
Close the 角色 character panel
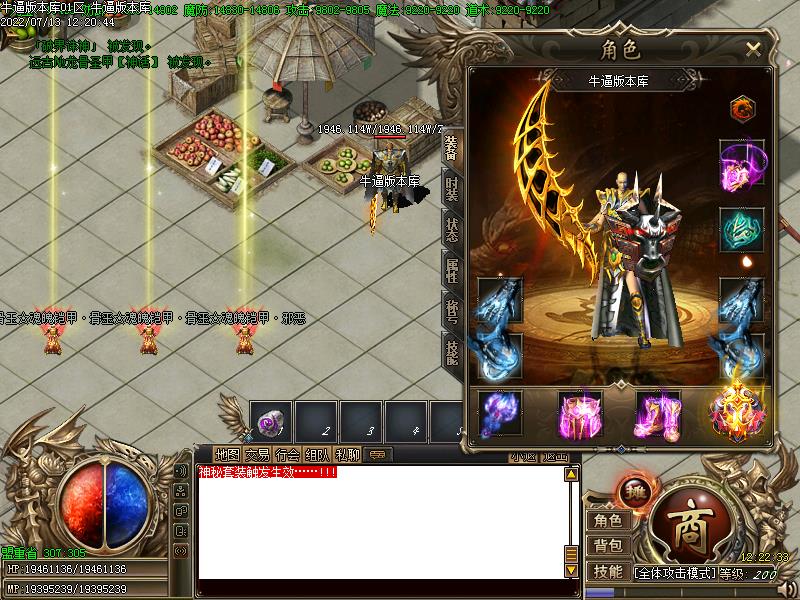[x=753, y=48]
